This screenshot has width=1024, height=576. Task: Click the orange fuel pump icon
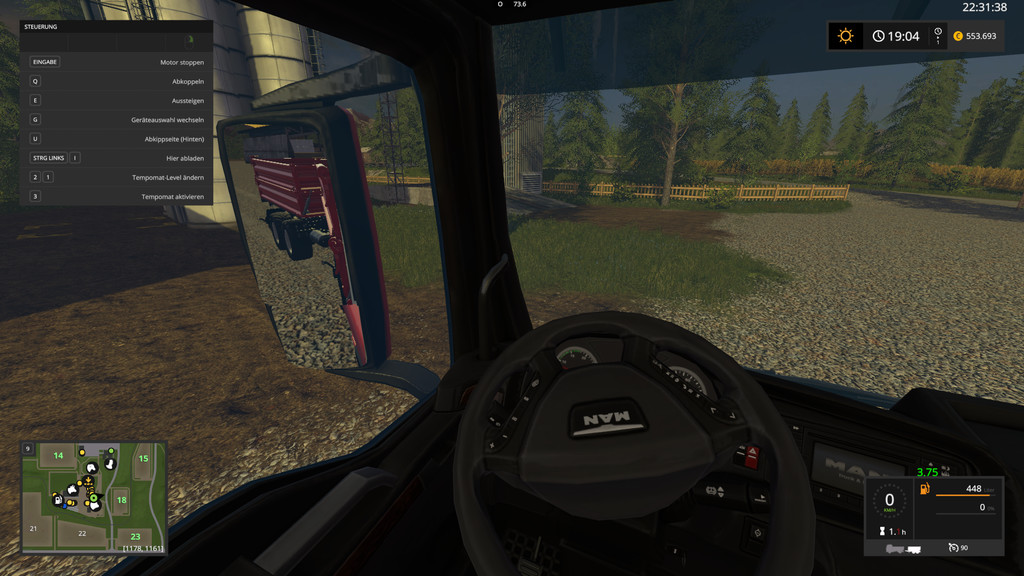923,489
